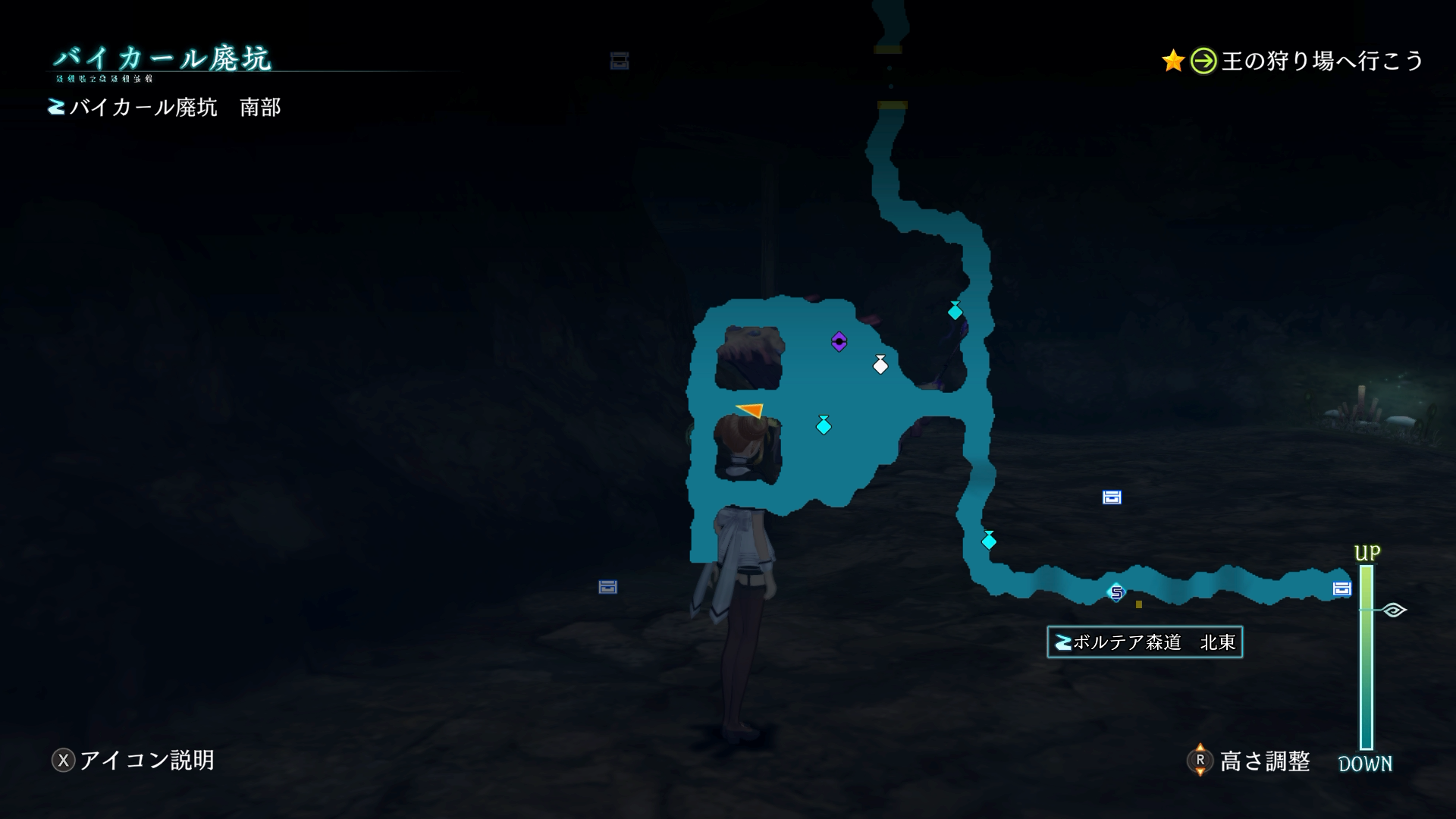Select the white diamond map marker
This screenshot has height=819, width=1456.
tap(880, 366)
